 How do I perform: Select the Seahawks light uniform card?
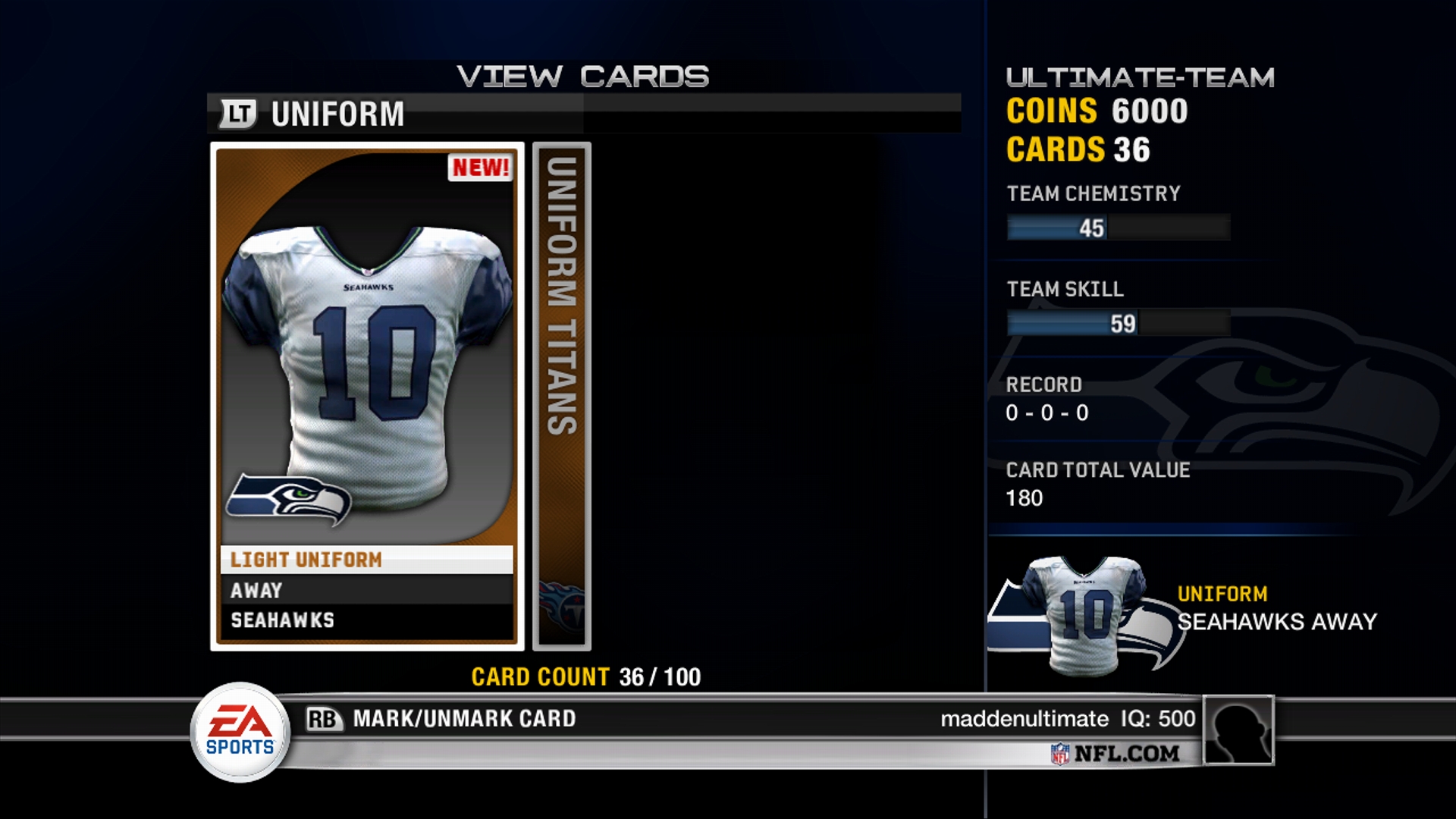(x=367, y=396)
